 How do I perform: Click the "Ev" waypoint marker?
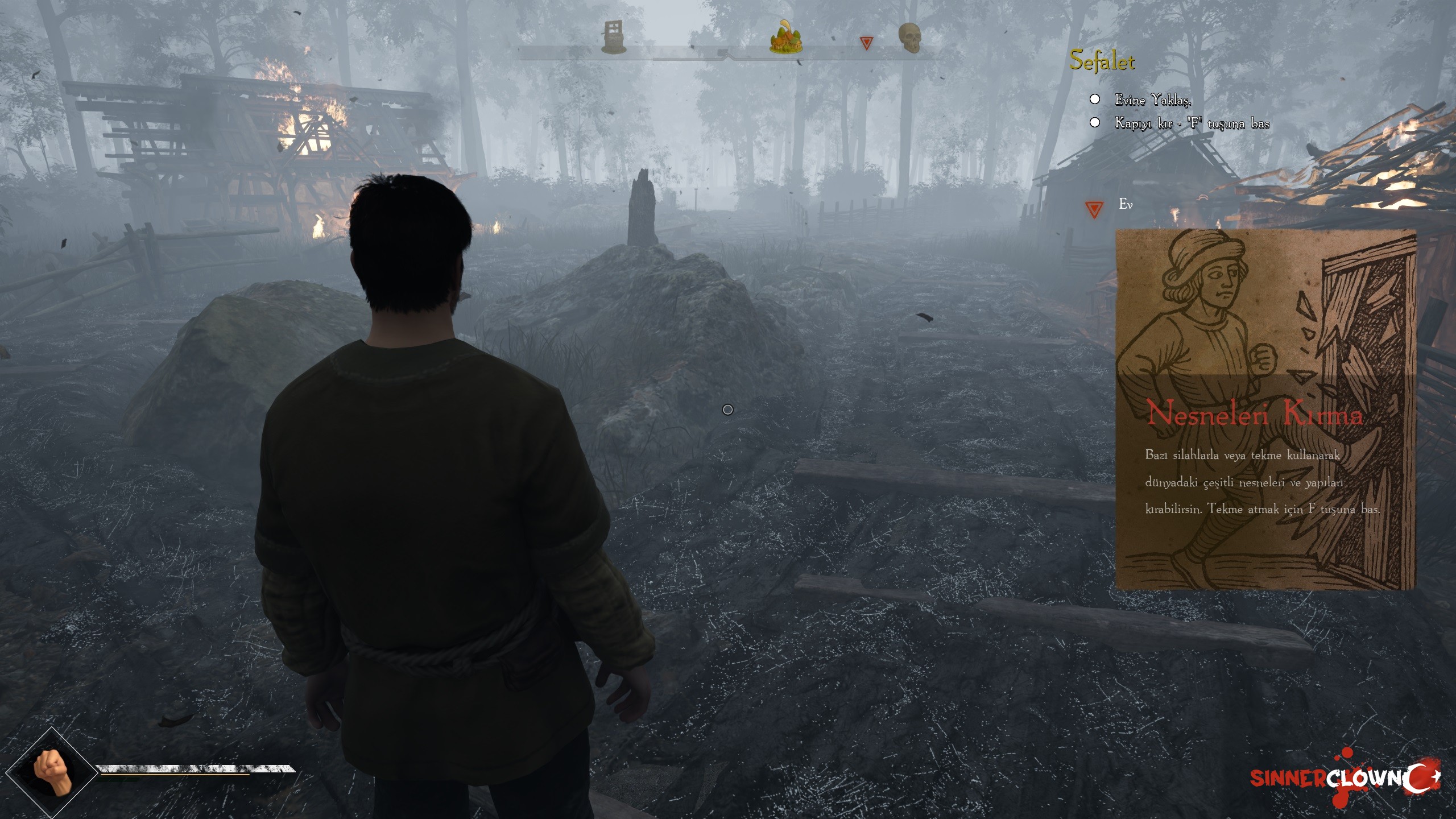pyautogui.click(x=1094, y=209)
